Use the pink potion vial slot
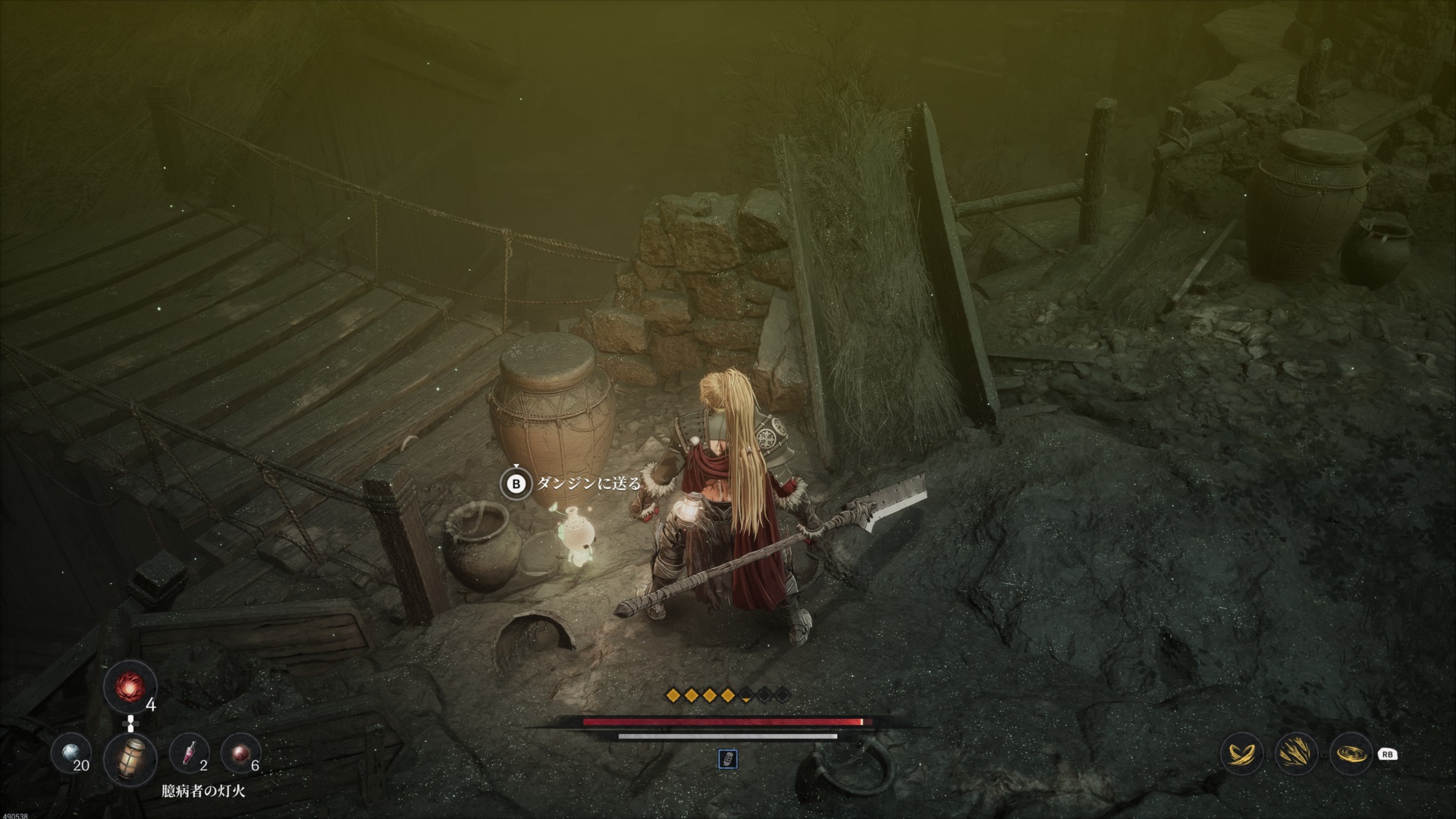 pyautogui.click(x=190, y=755)
